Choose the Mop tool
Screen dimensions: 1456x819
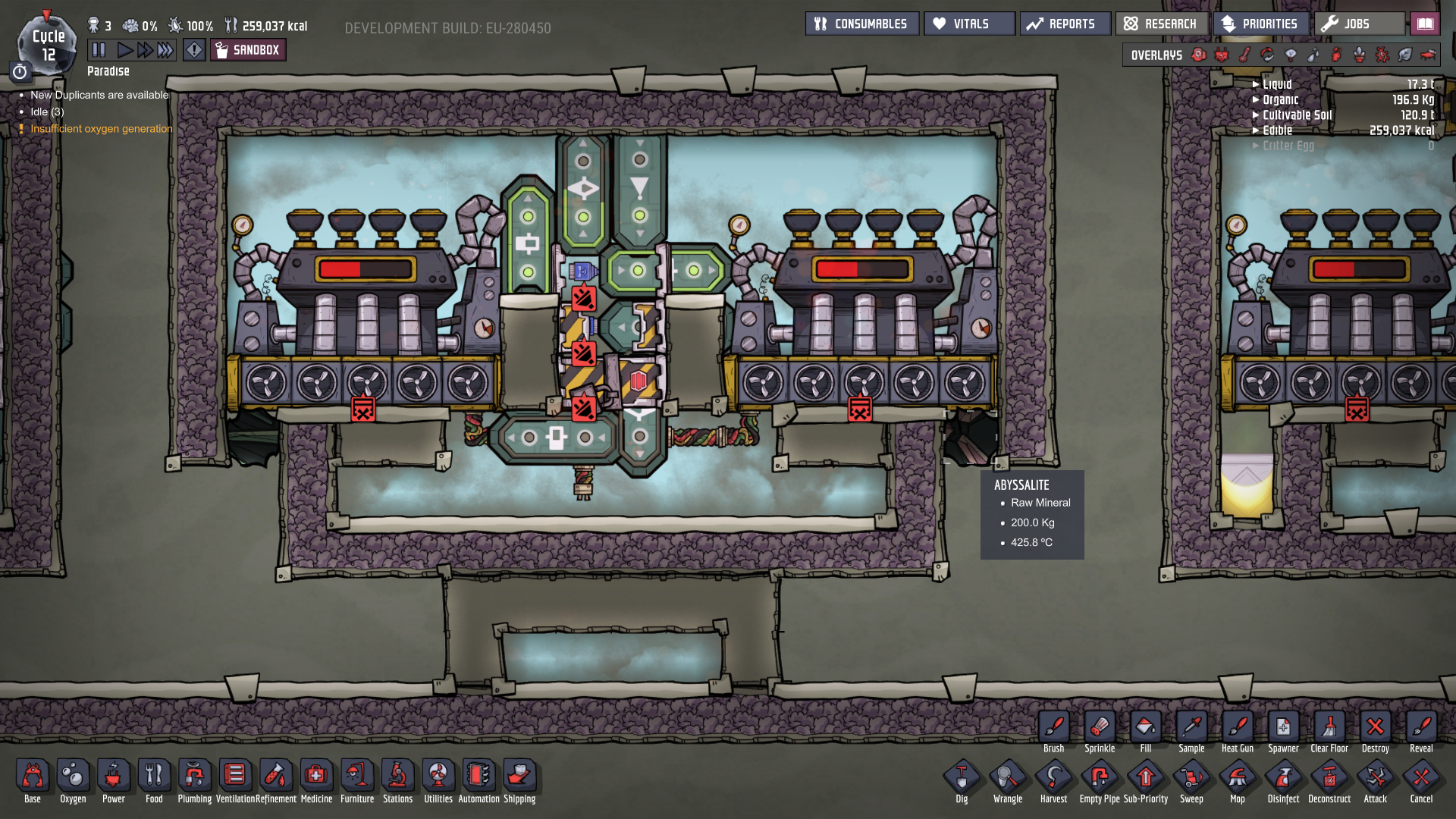[1237, 780]
